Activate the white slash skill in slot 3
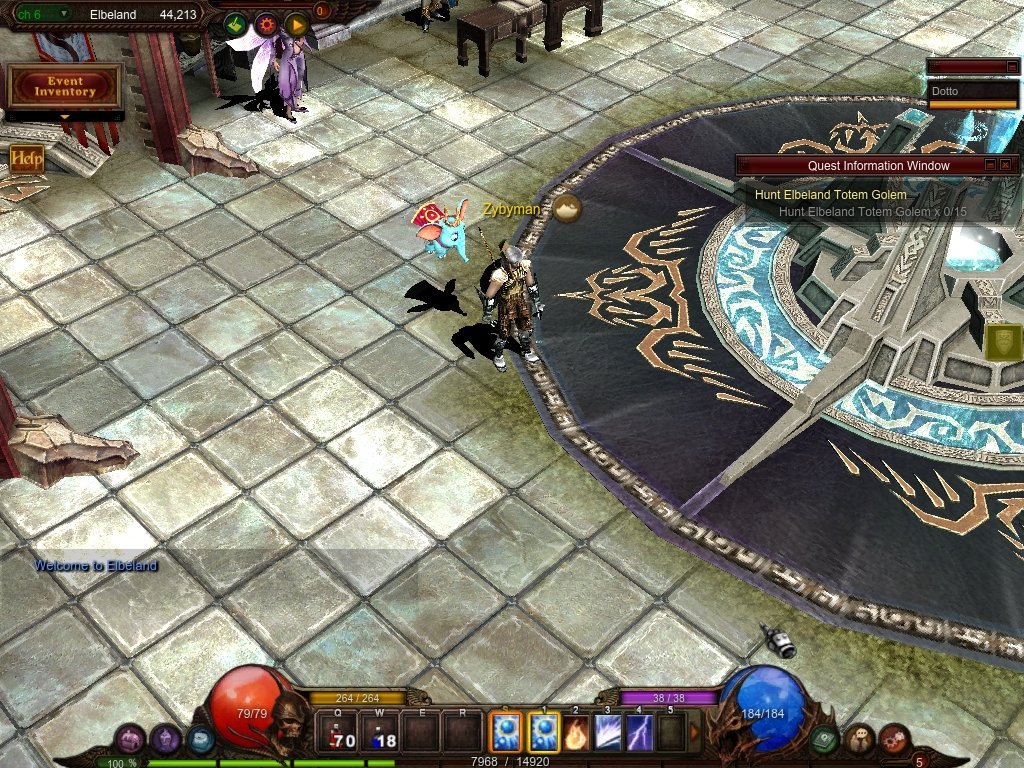The height and width of the screenshot is (768, 1024). [607, 733]
